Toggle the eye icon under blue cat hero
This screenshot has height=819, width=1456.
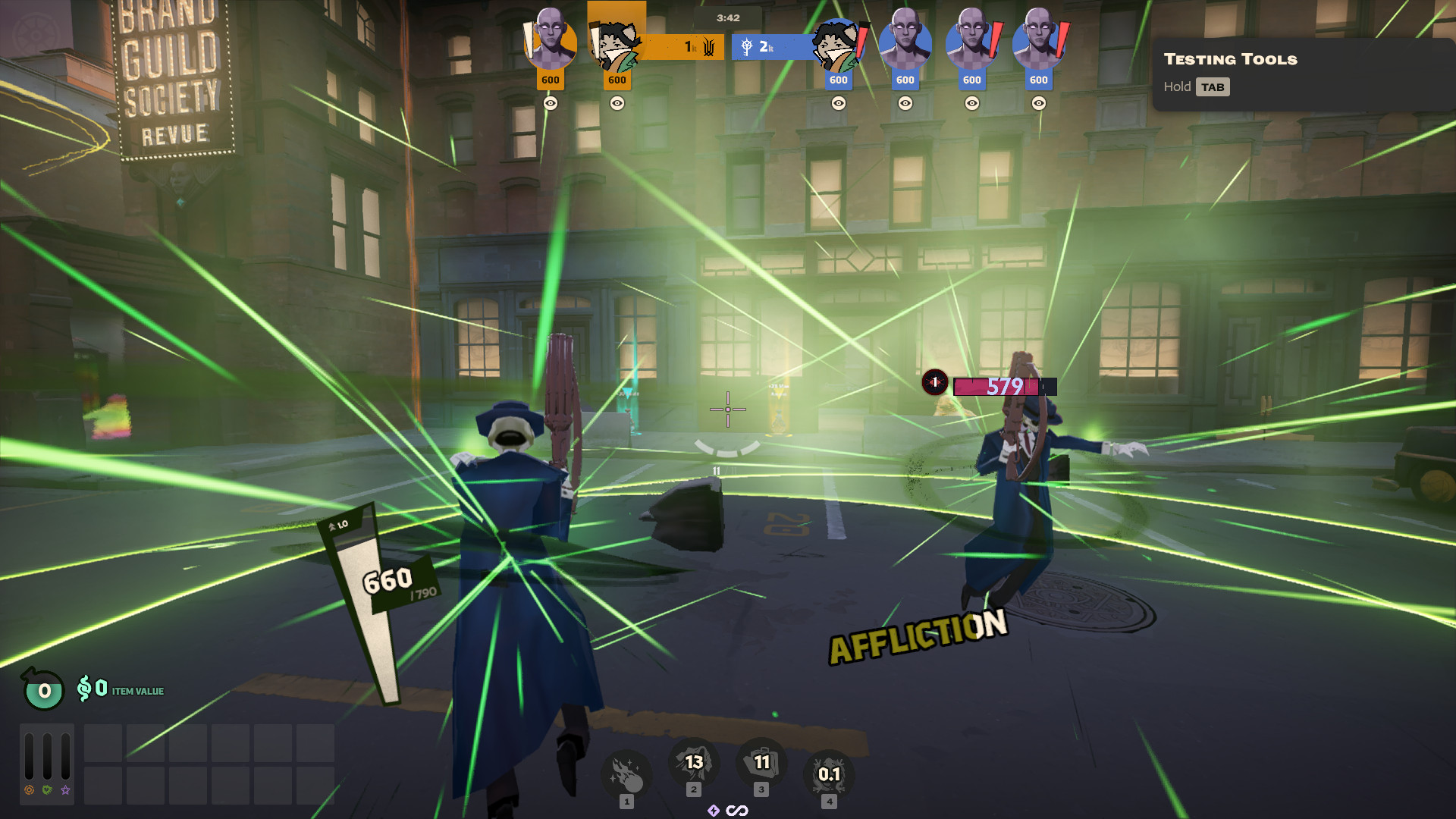pyautogui.click(x=839, y=103)
